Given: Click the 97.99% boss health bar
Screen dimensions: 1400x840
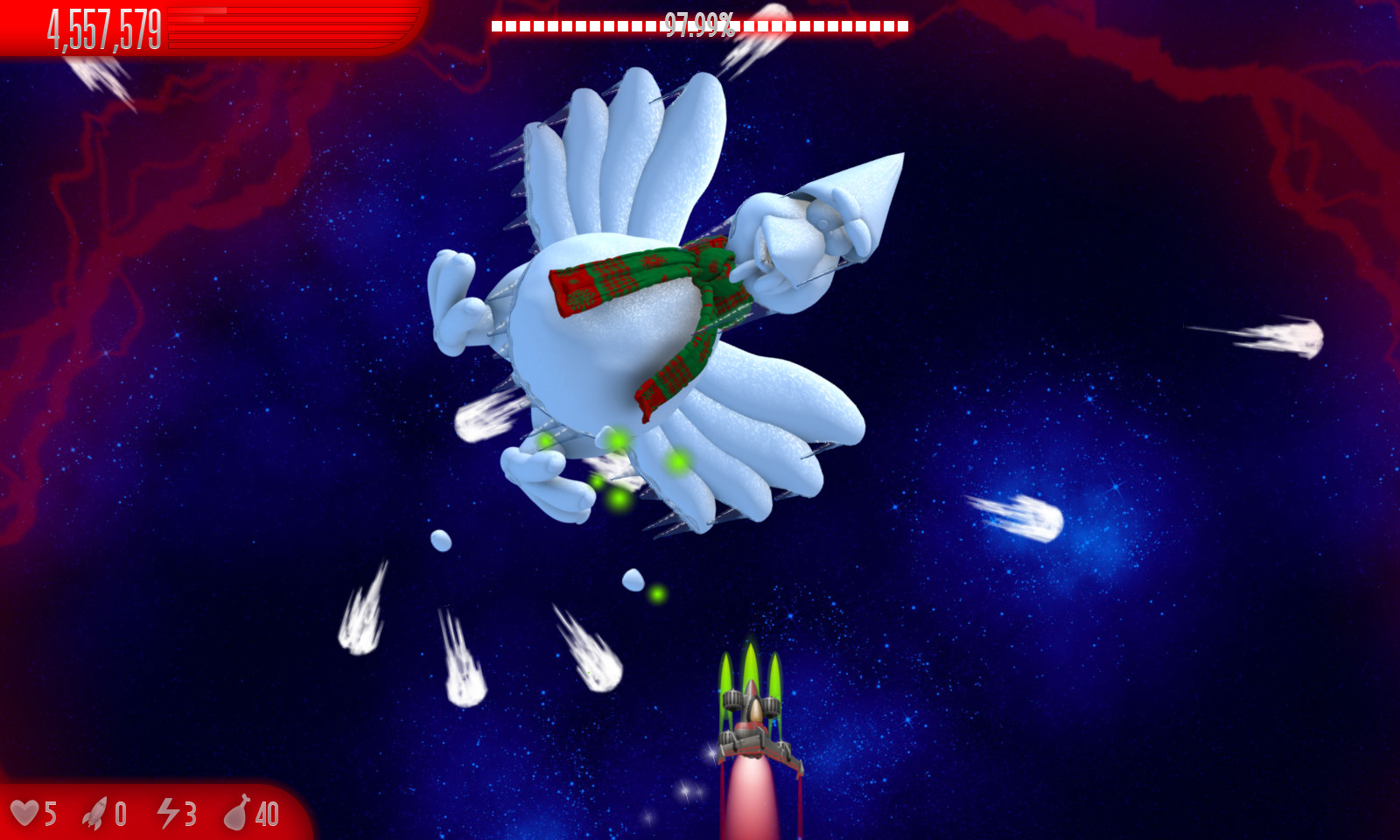Looking at the screenshot, I should (x=698, y=24).
